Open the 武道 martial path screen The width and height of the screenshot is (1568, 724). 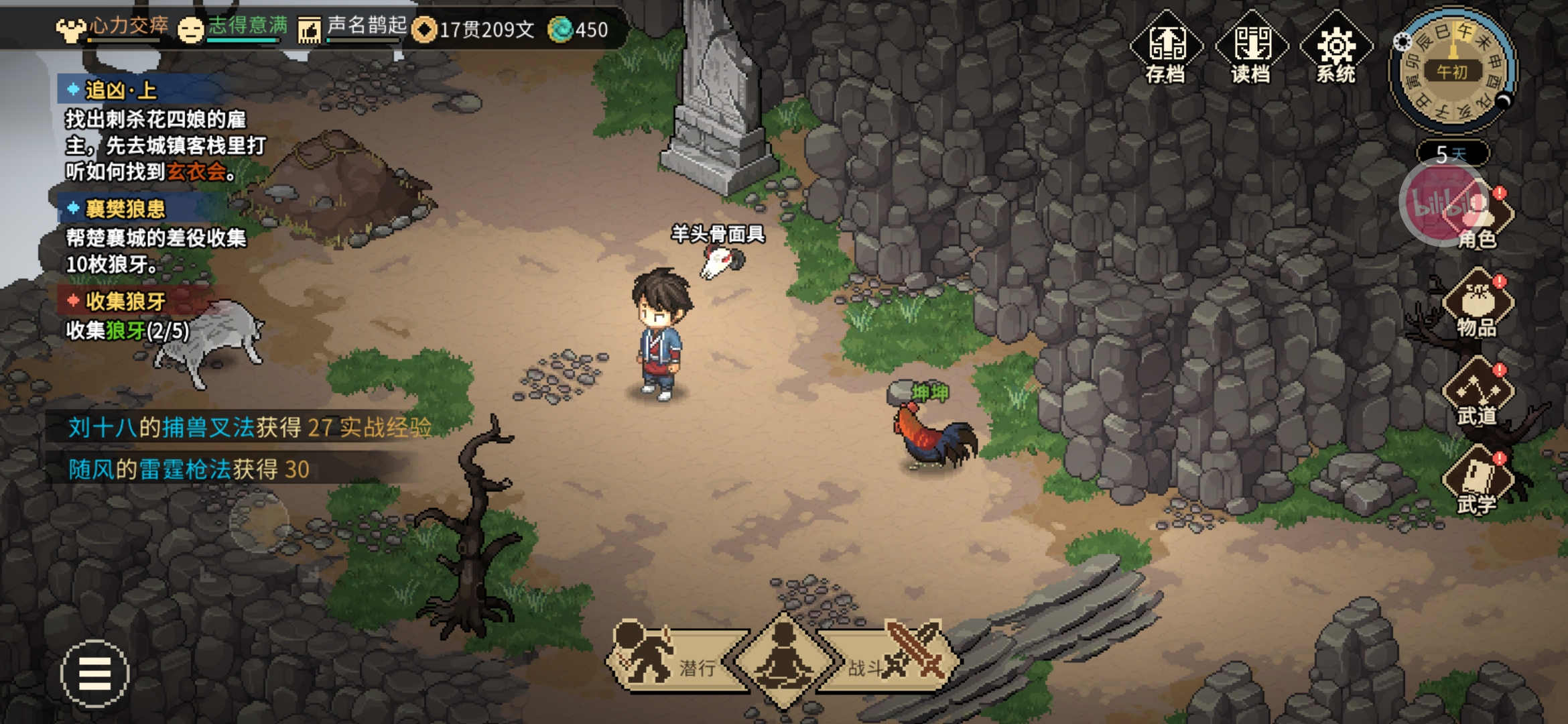pyautogui.click(x=1478, y=394)
